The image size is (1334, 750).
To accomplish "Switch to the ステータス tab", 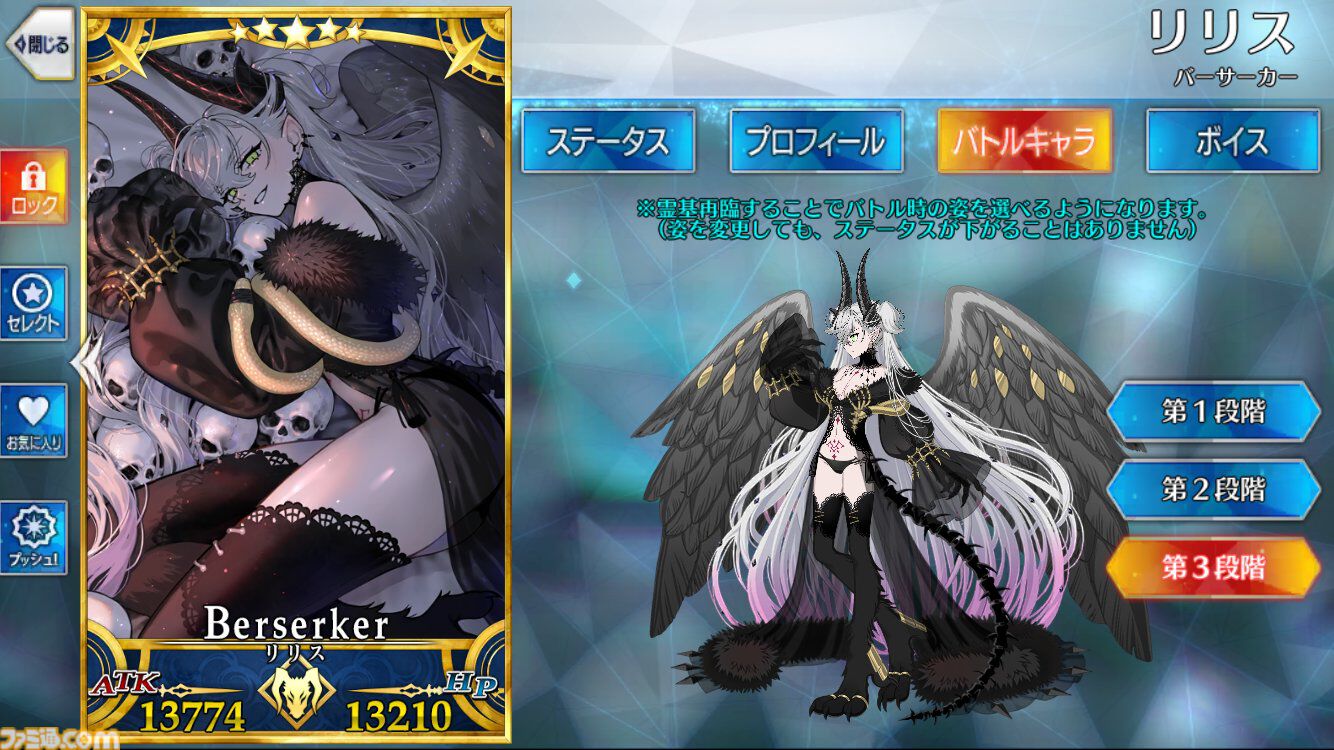I will click(608, 140).
